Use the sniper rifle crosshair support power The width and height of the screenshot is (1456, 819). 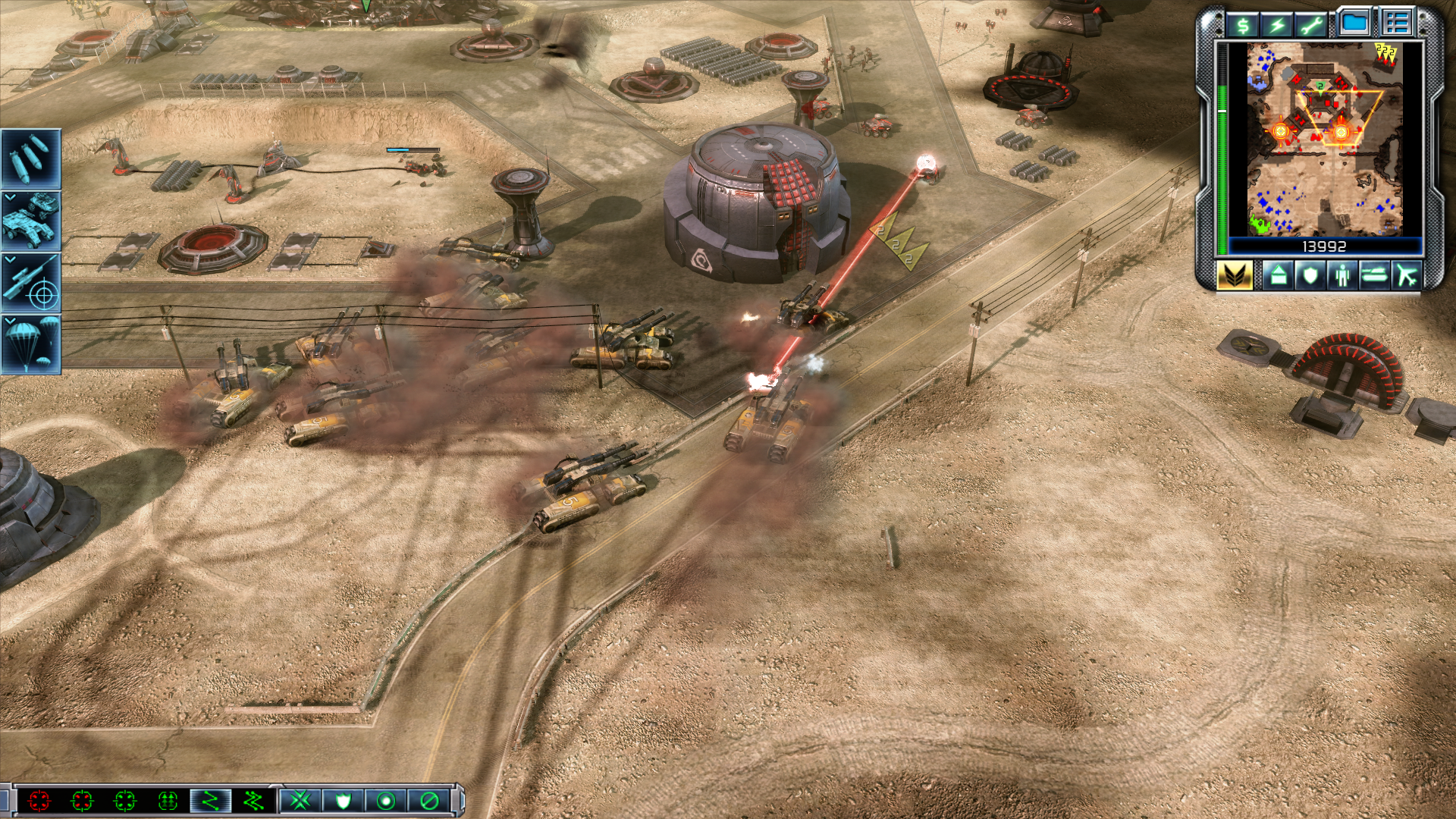pos(30,283)
